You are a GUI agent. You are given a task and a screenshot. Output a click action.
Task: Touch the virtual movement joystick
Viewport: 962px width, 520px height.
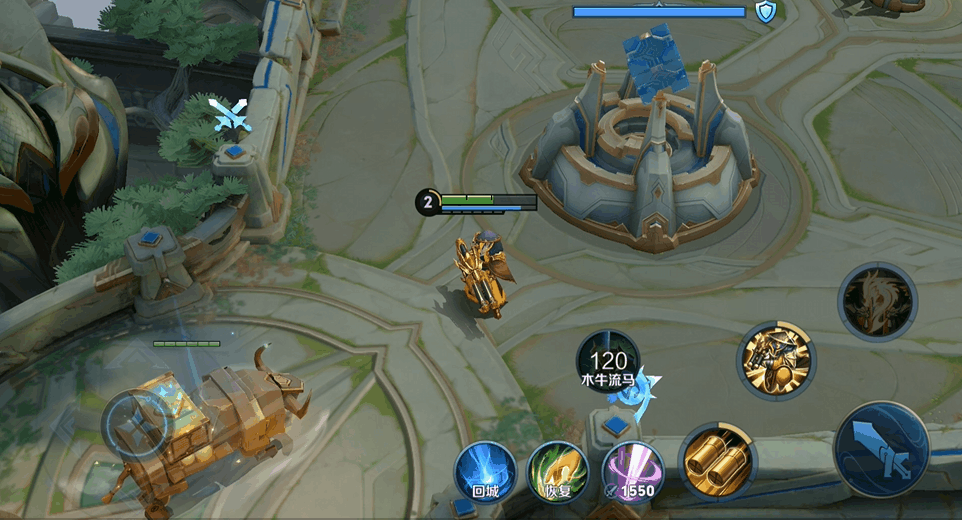coord(139,424)
